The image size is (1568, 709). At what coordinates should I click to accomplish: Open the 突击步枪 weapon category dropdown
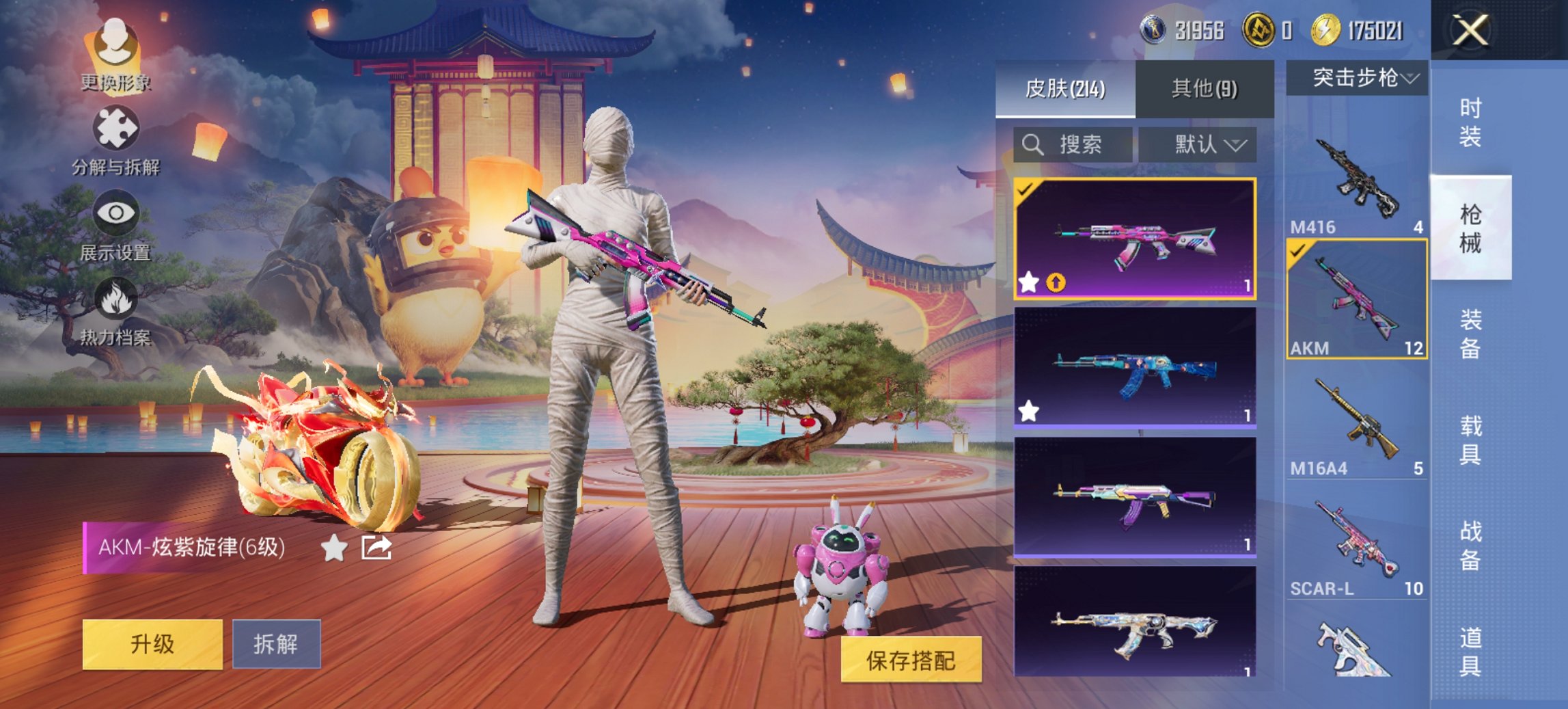pyautogui.click(x=1356, y=79)
